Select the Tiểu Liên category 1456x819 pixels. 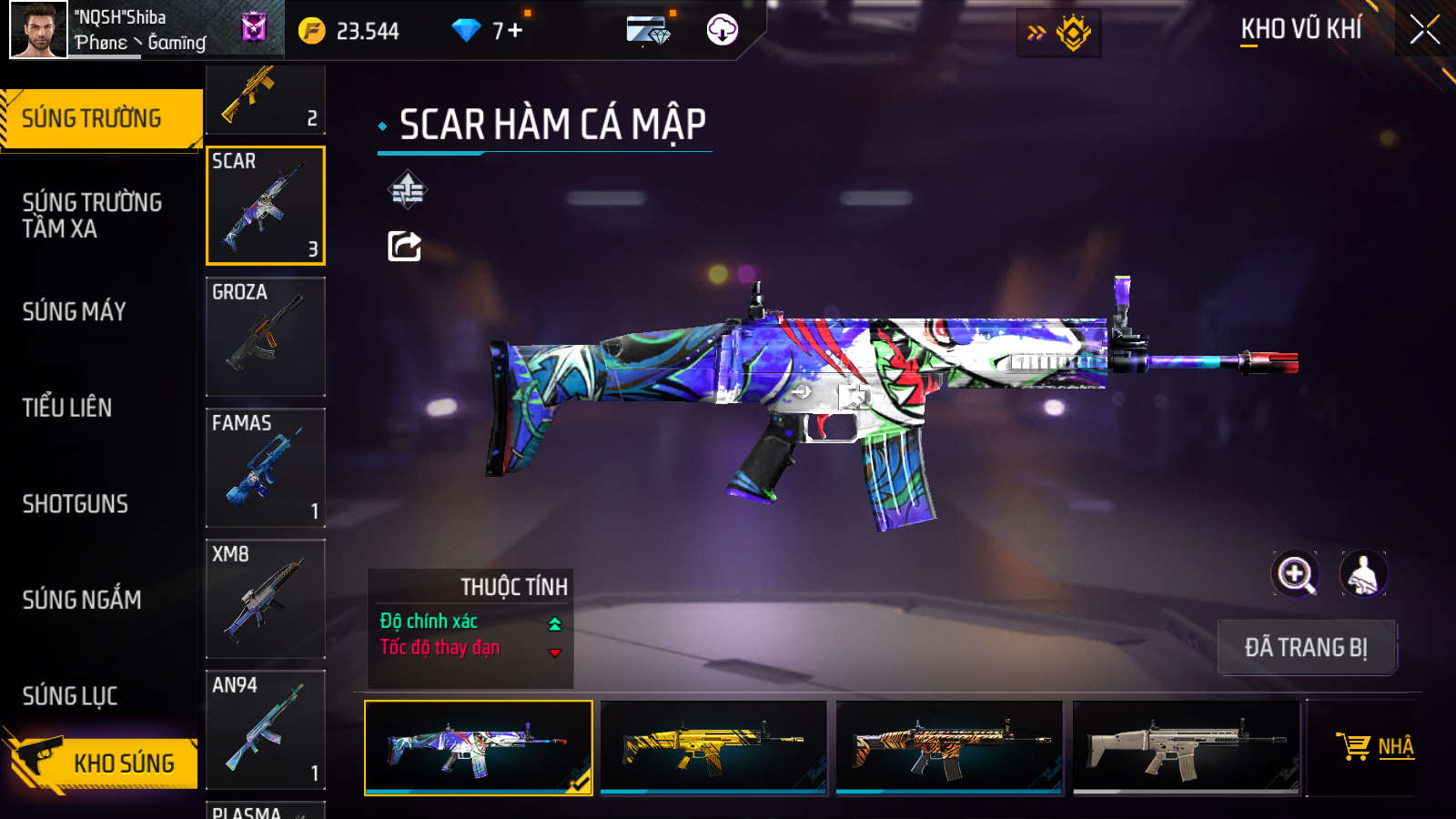click(67, 408)
